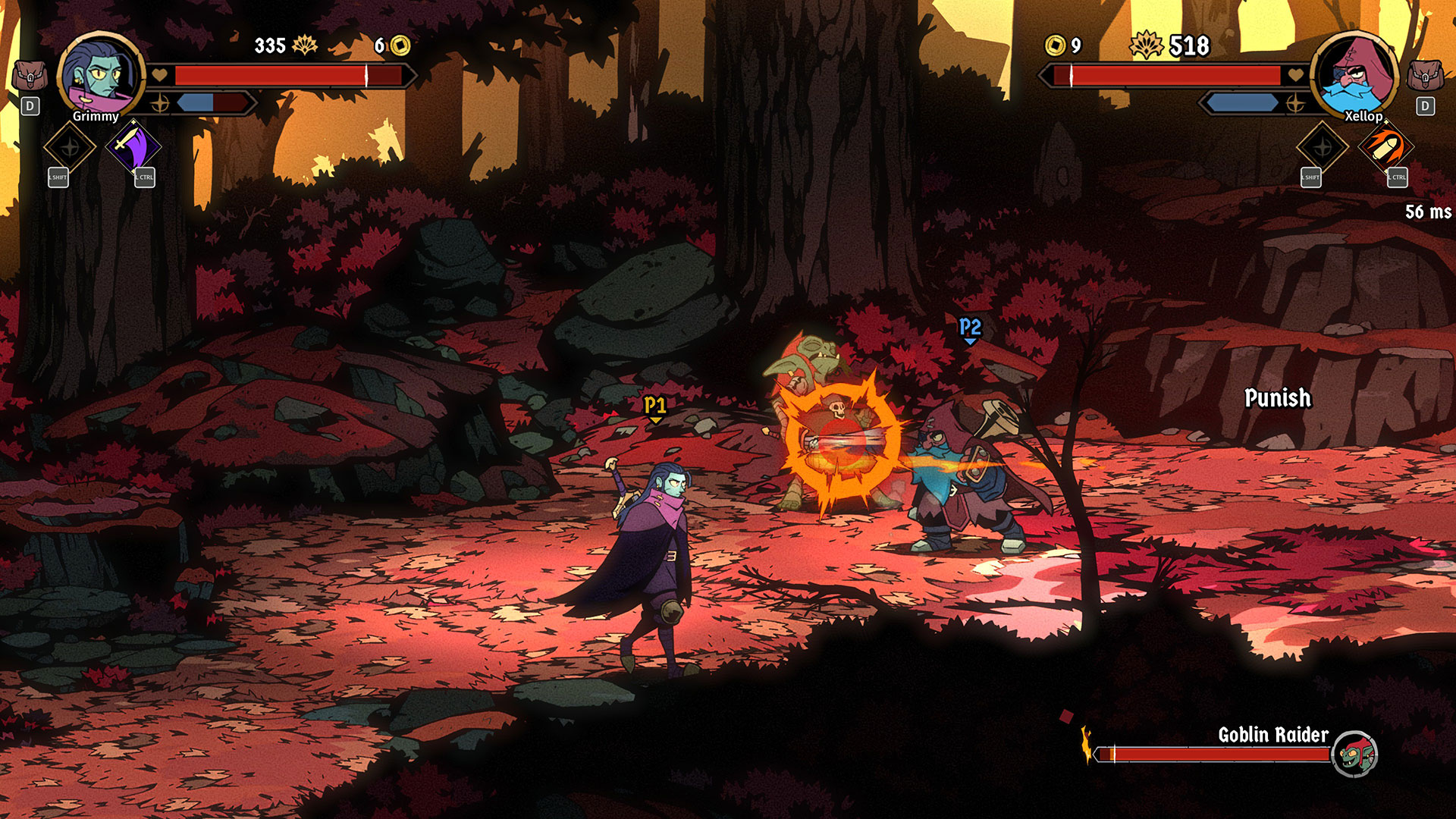Activate Grimmy's purple sword slash ability
The width and height of the screenshot is (1456, 819).
[133, 146]
